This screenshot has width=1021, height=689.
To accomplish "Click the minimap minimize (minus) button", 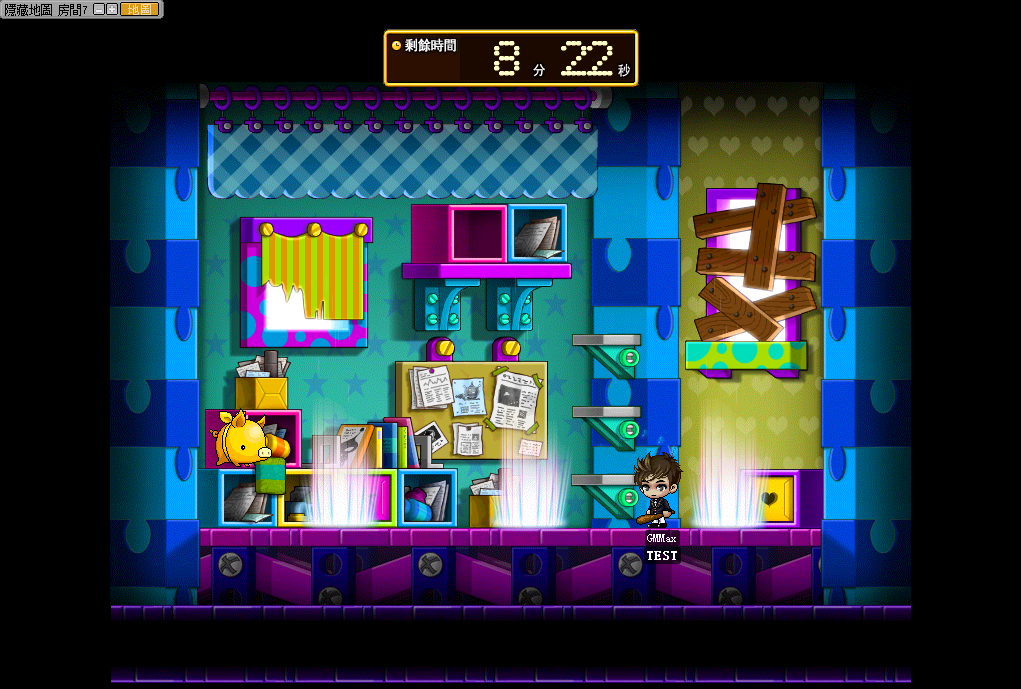I will click(99, 9).
